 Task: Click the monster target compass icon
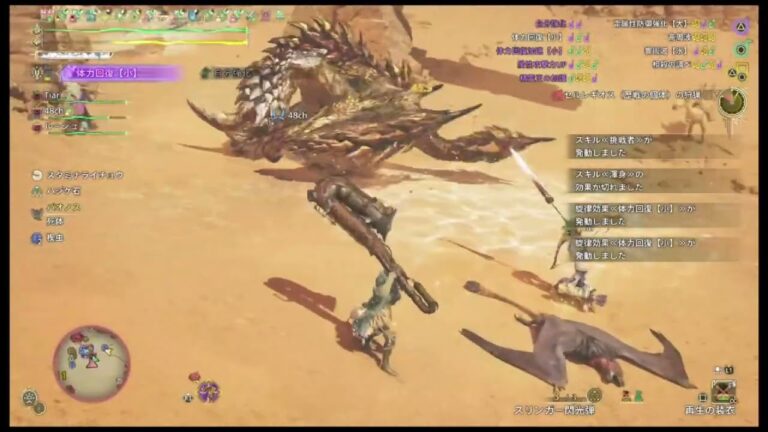pos(732,101)
